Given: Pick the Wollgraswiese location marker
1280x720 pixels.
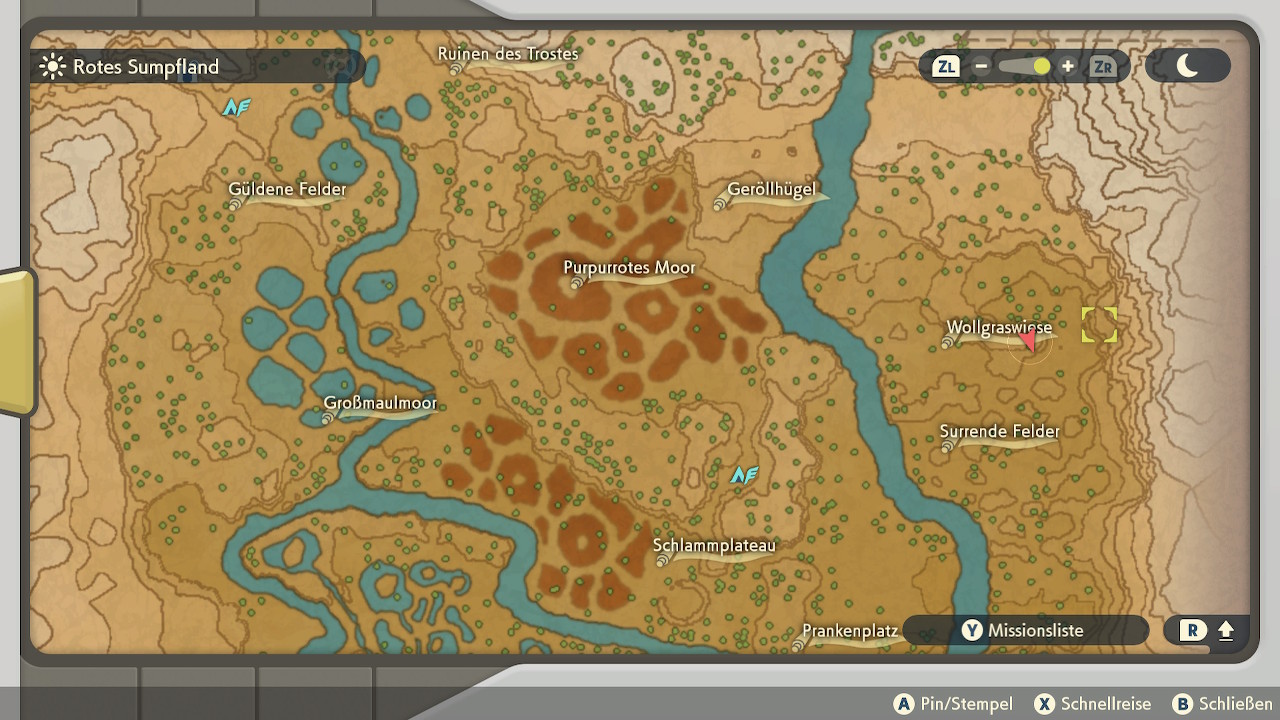Looking at the screenshot, I should pos(999,328).
